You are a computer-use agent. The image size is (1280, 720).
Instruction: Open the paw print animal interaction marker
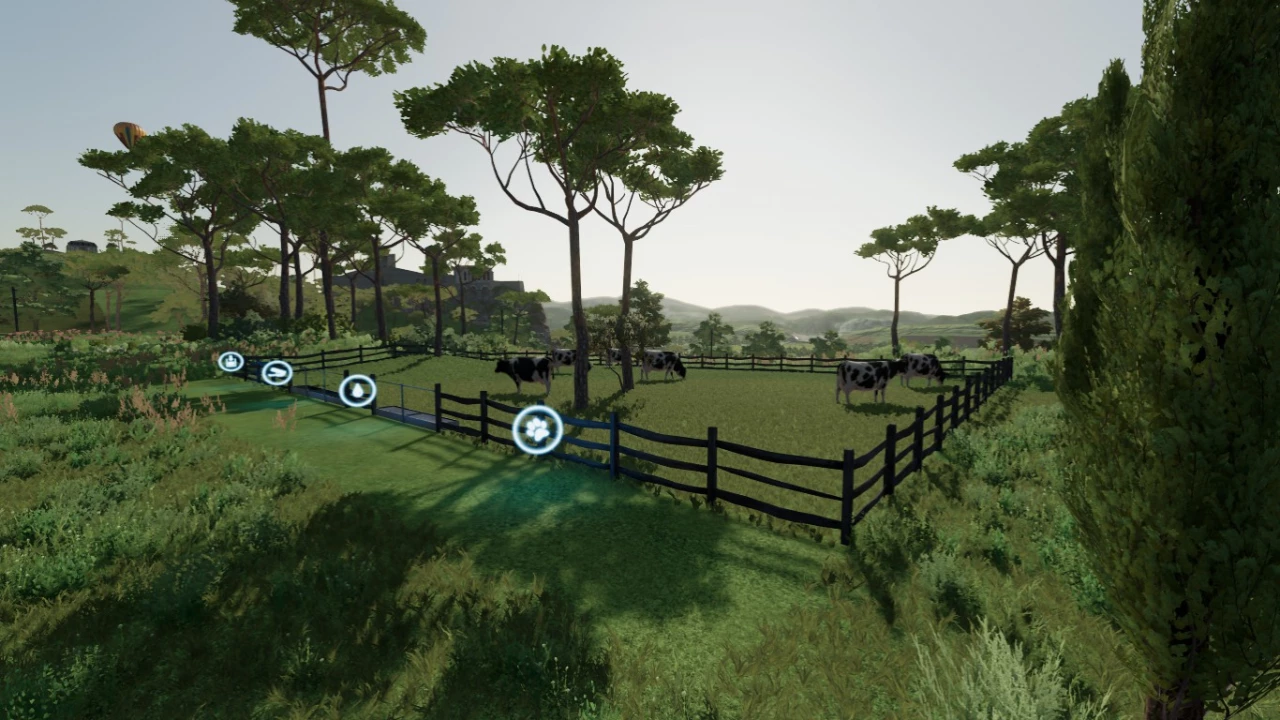(x=538, y=429)
